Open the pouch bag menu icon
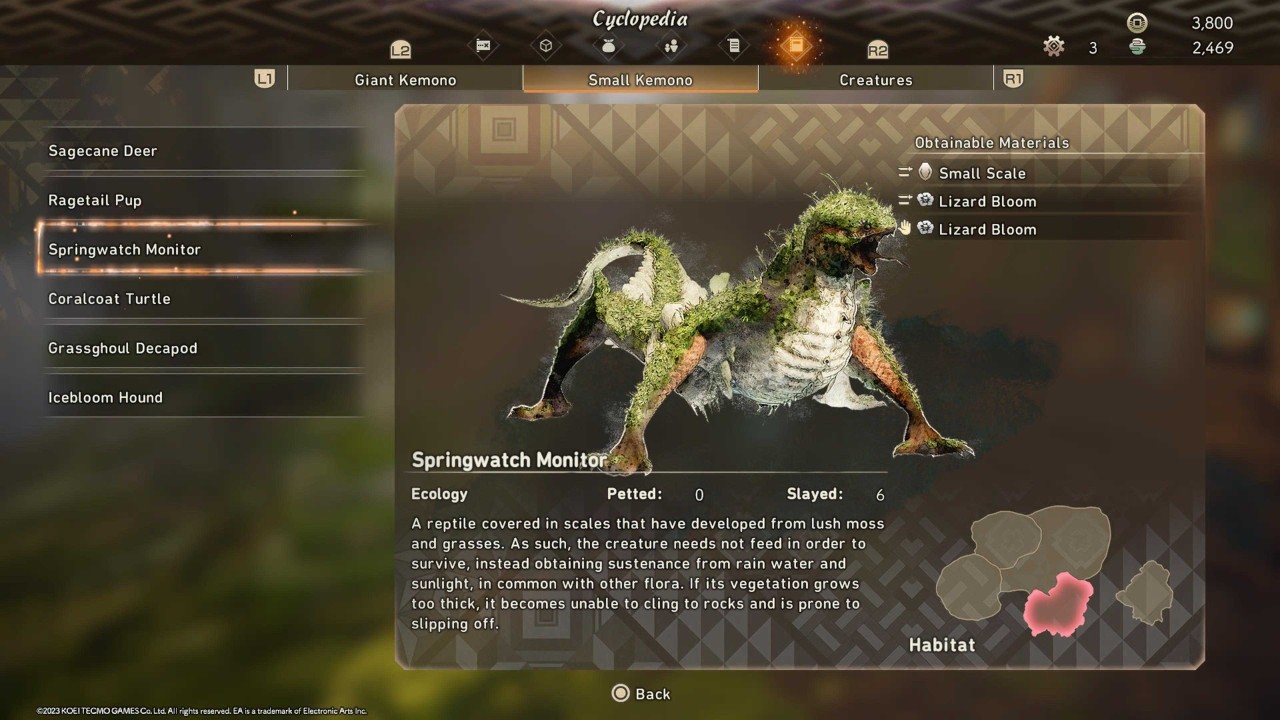Viewport: 1280px width, 720px height. [608, 45]
